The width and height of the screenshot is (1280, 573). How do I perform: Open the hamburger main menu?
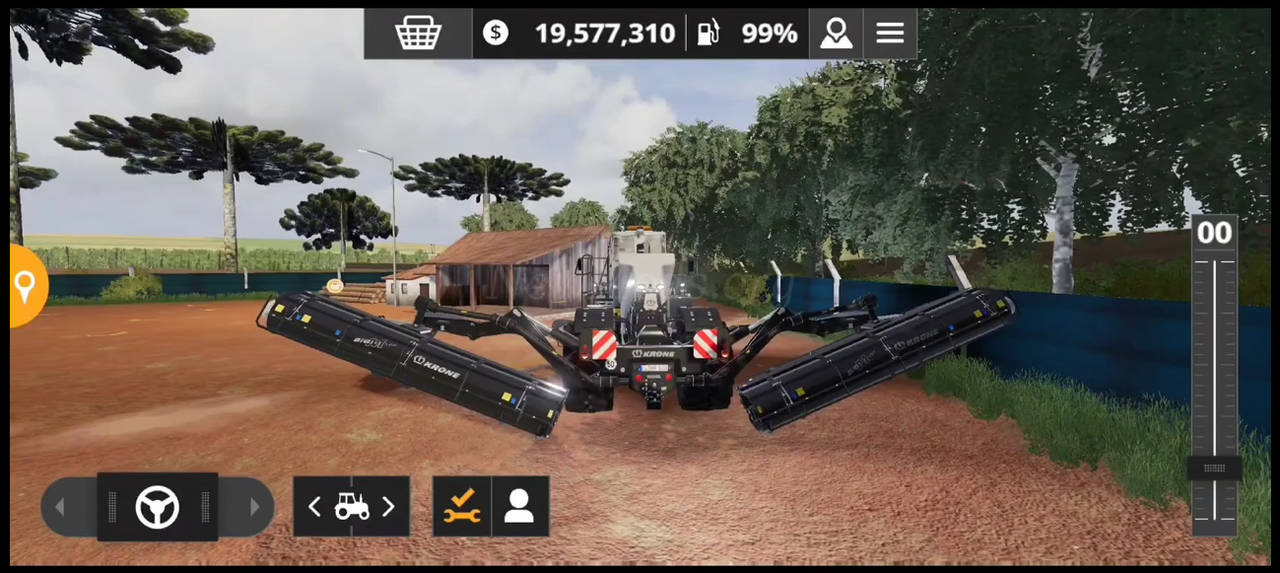pyautogui.click(x=890, y=33)
